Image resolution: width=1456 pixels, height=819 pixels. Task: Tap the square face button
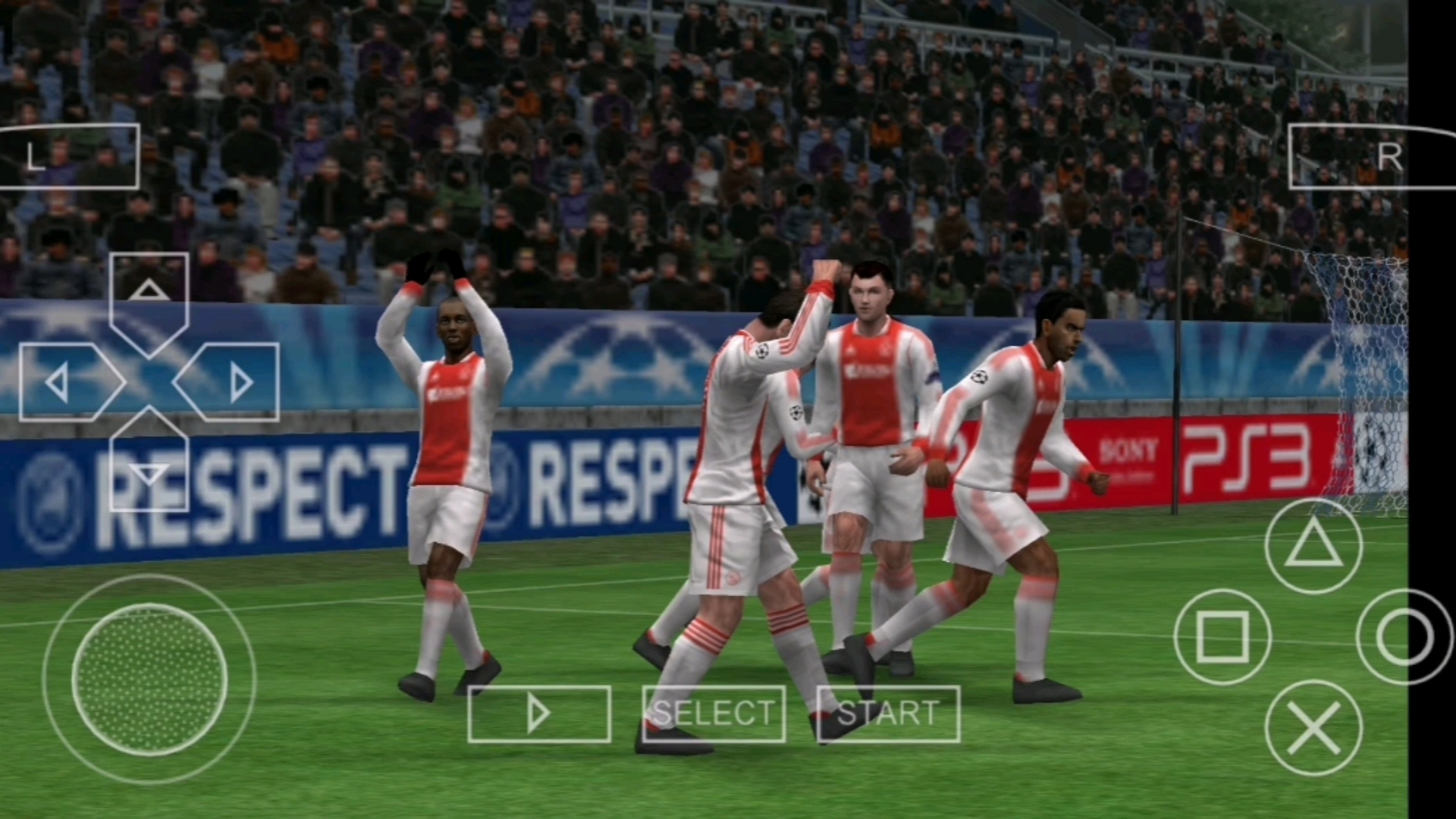tap(1222, 637)
